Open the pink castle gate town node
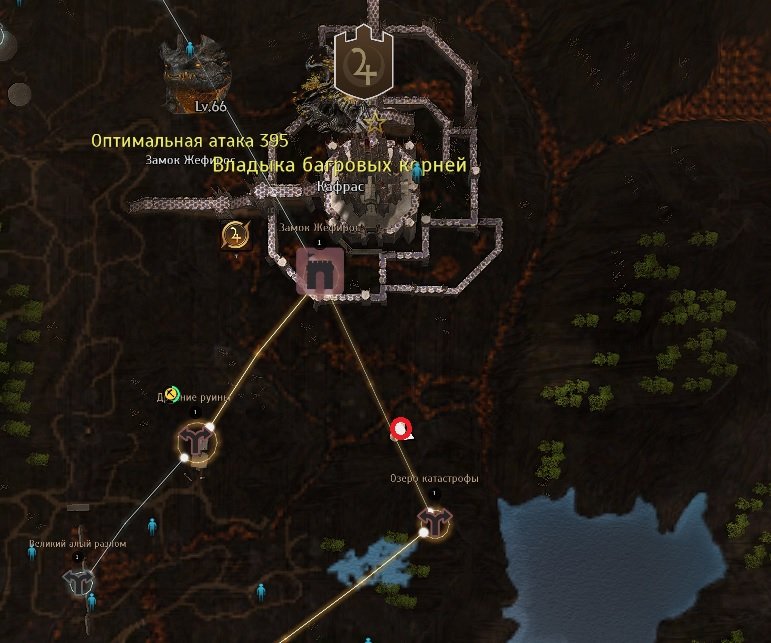This screenshot has width=771, height=643. point(320,271)
